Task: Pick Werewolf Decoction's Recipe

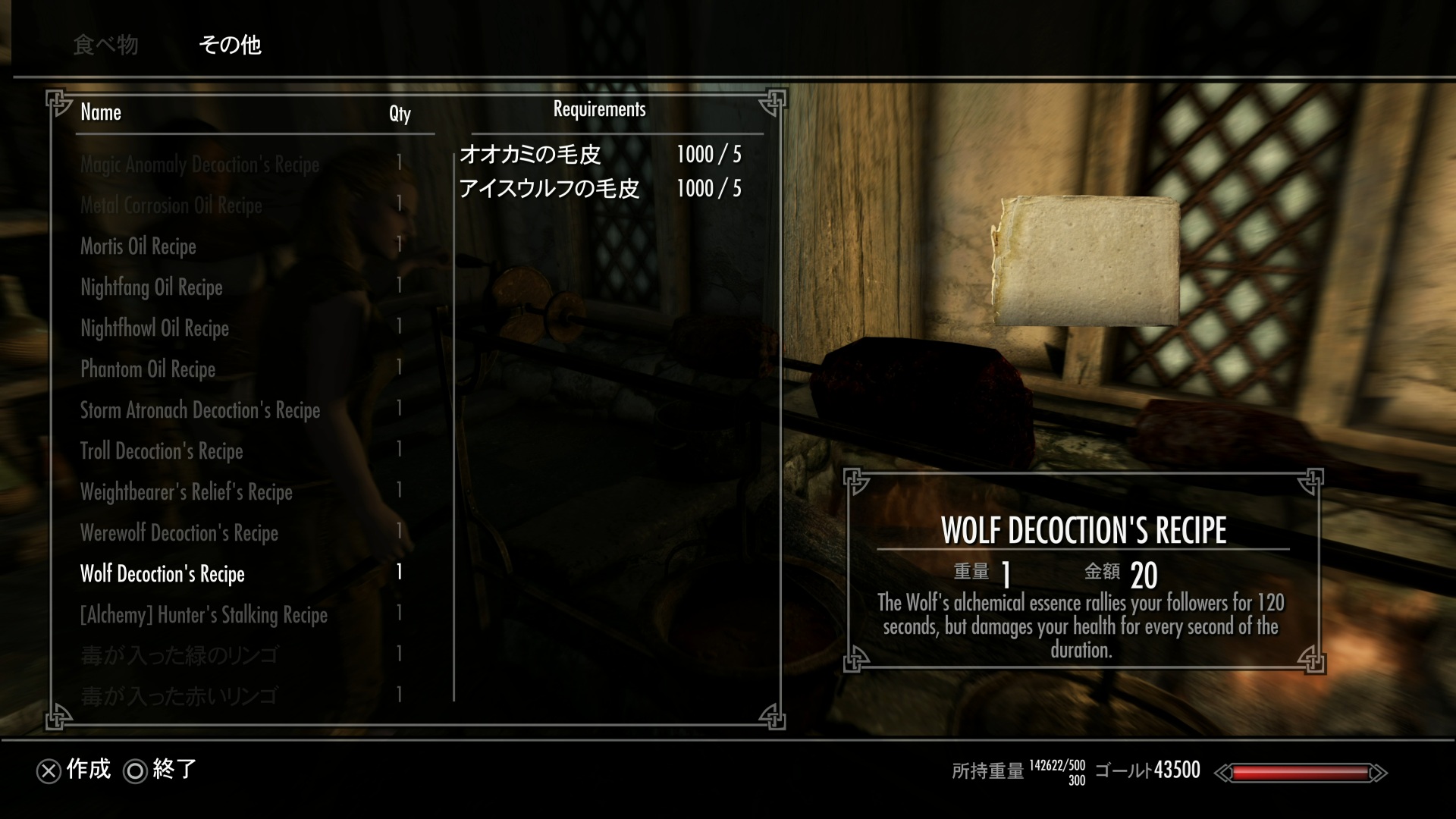Action: (x=179, y=533)
